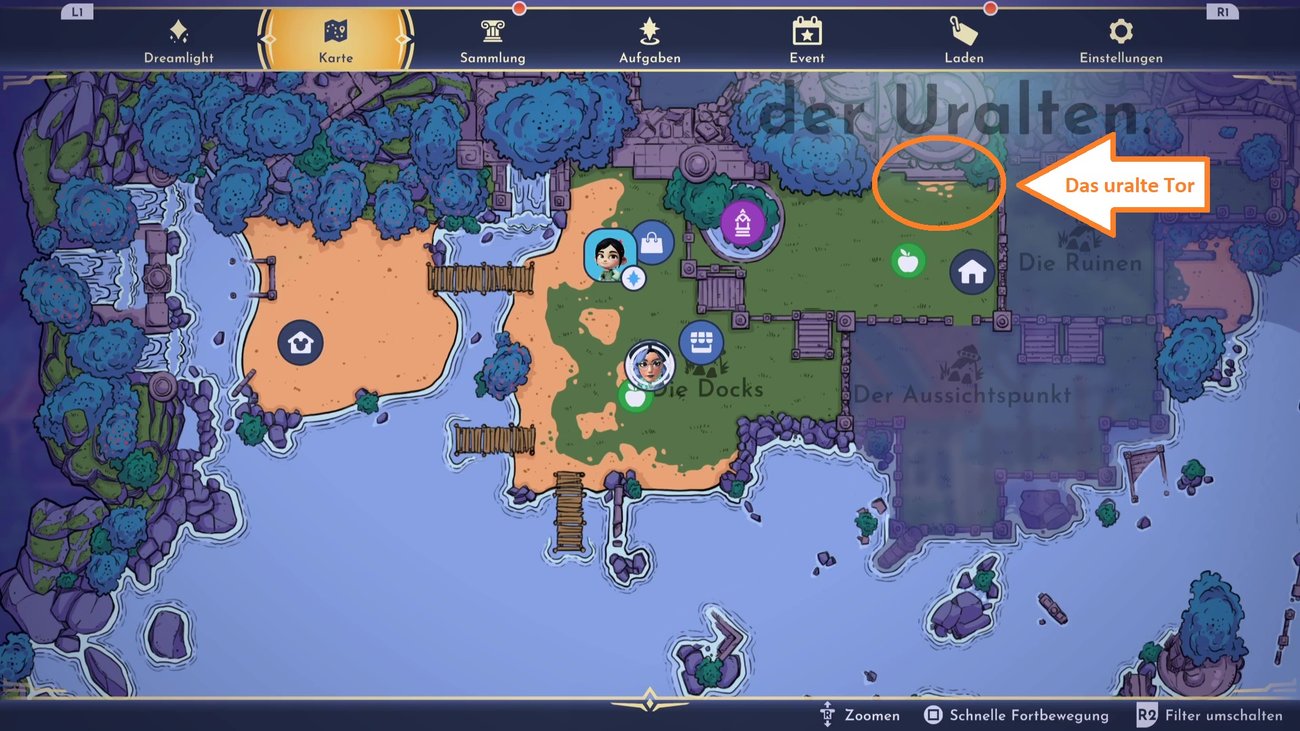1300x731 pixels.
Task: Open the blue market stall marker at Die Docks
Action: [x=700, y=341]
